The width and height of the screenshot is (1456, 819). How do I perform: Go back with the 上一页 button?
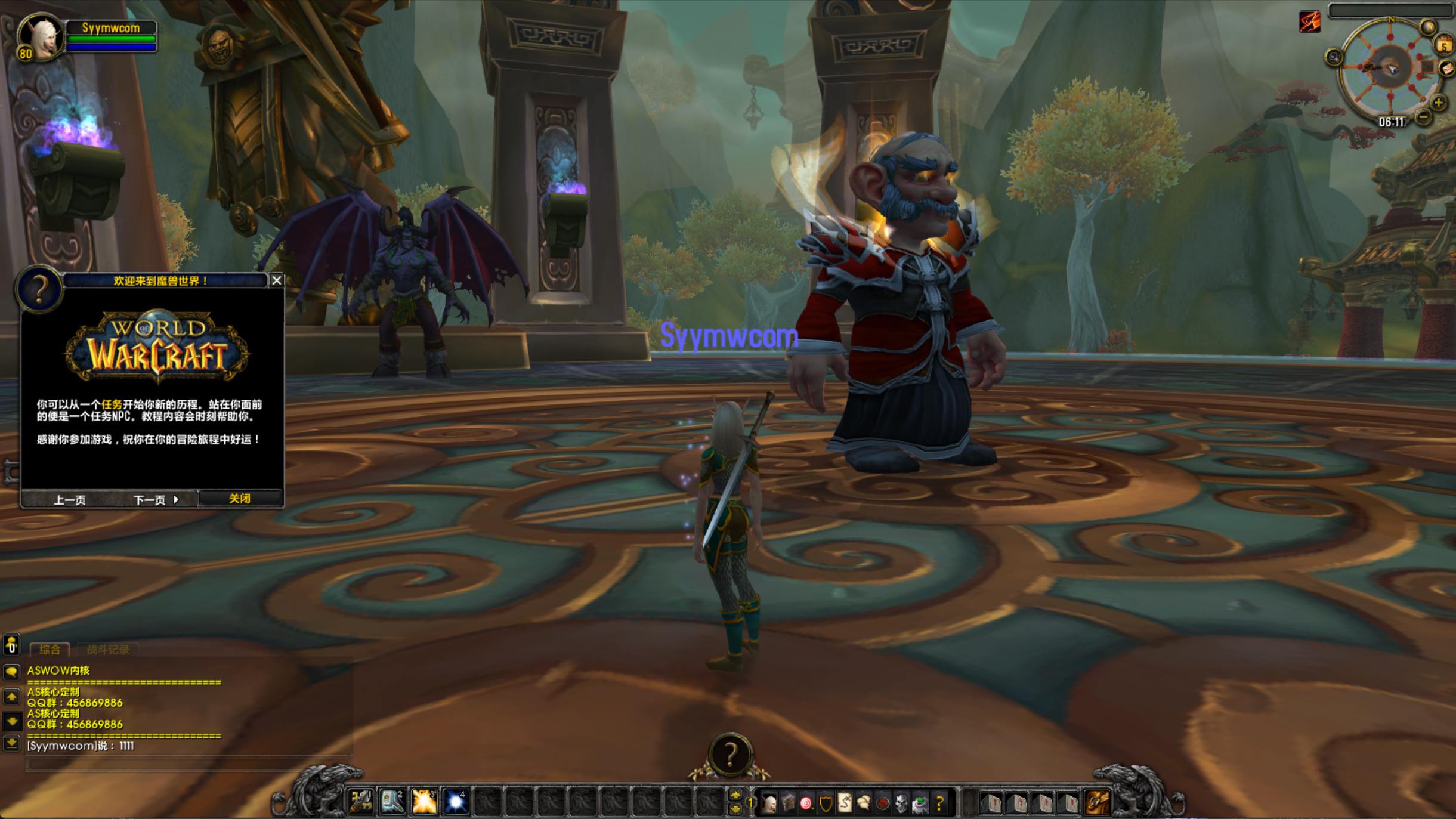69,500
